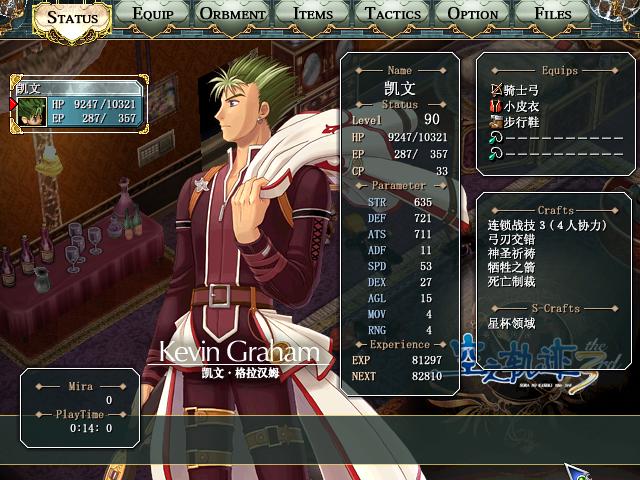Viewport: 640px width, 480px height.
Task: Choose the 弓刃交错 craft
Action: click(512, 241)
